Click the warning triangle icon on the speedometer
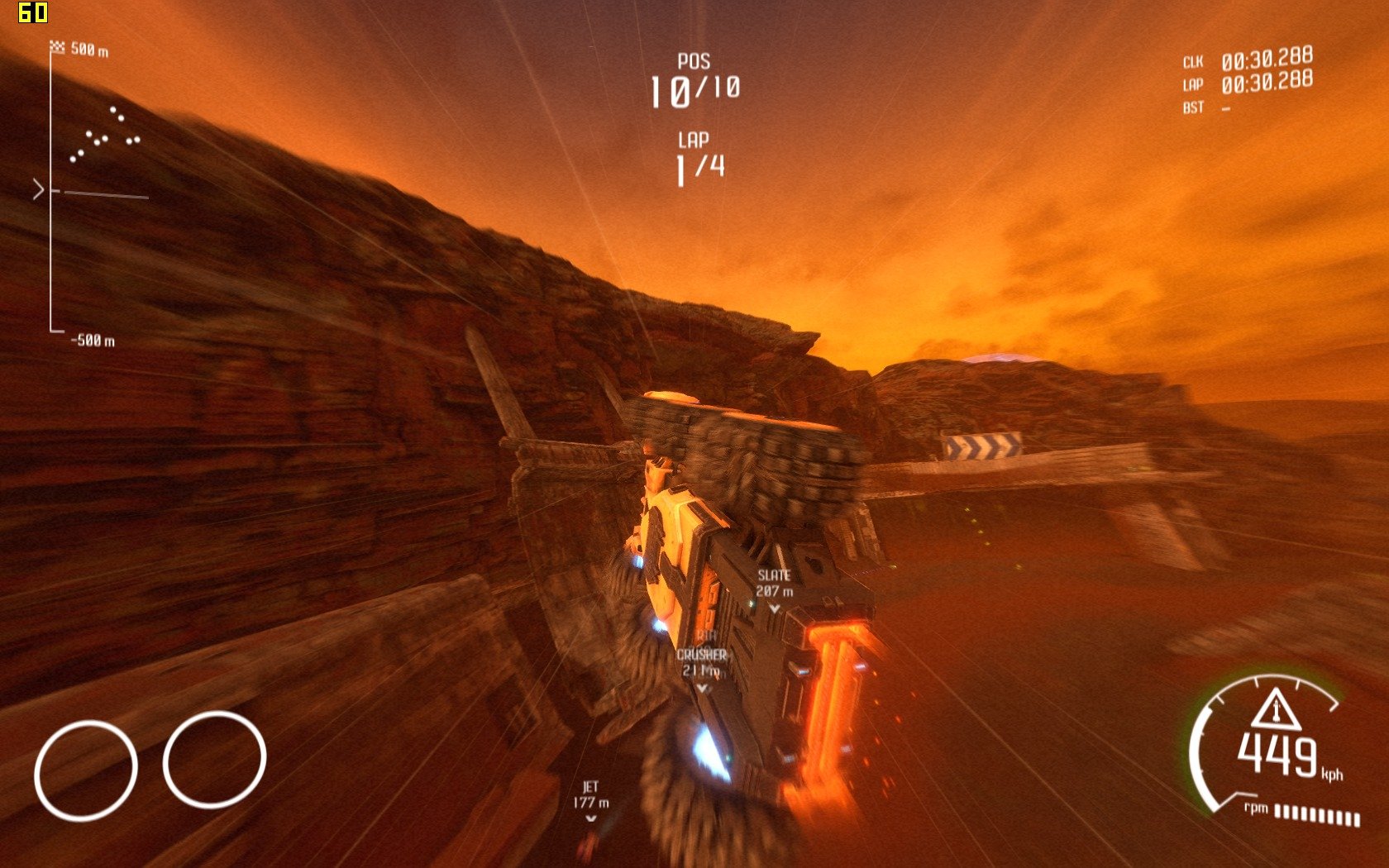This screenshot has width=1389, height=868. point(1275,708)
